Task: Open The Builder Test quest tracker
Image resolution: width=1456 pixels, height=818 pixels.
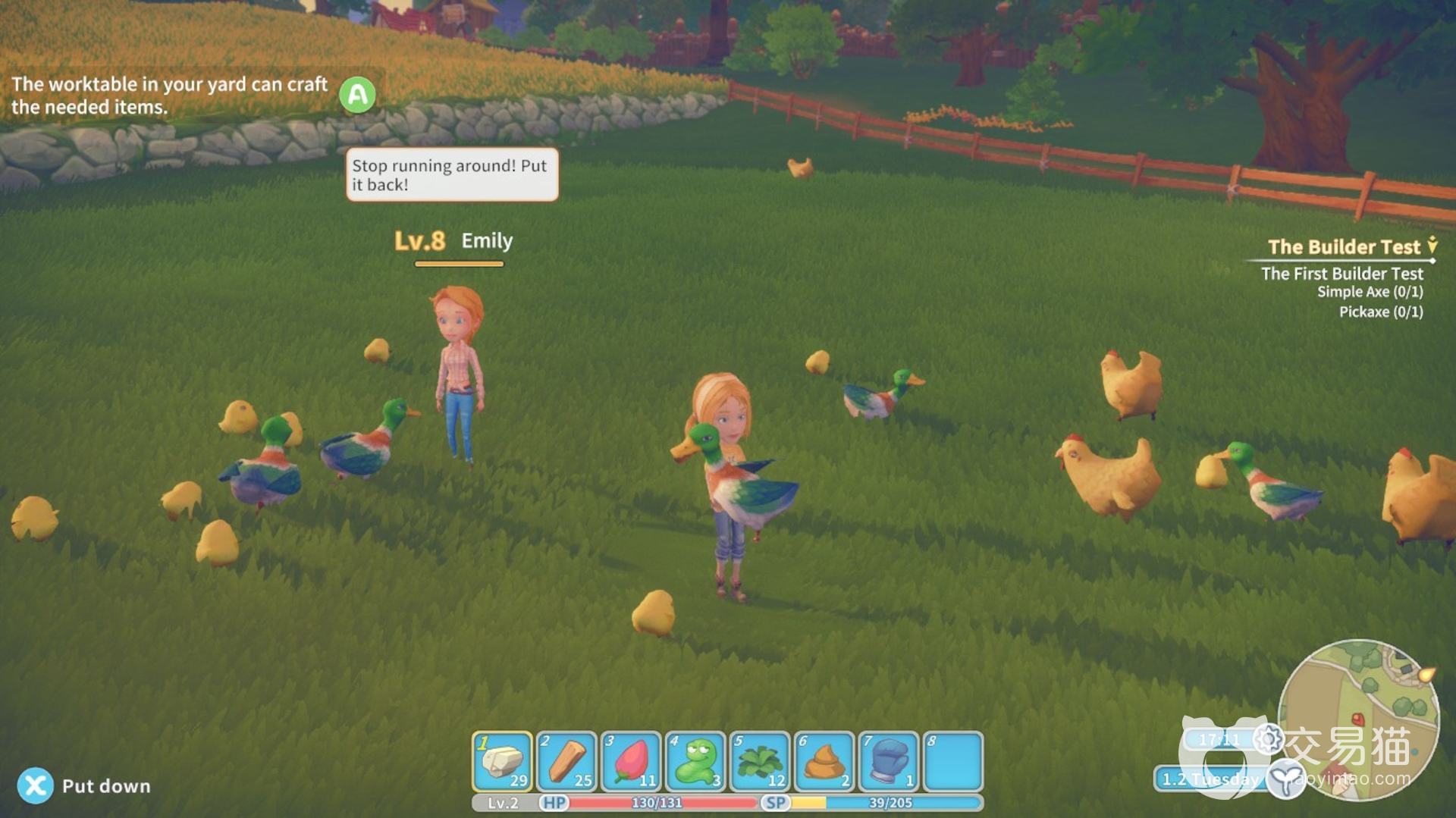Action: 1343,247
